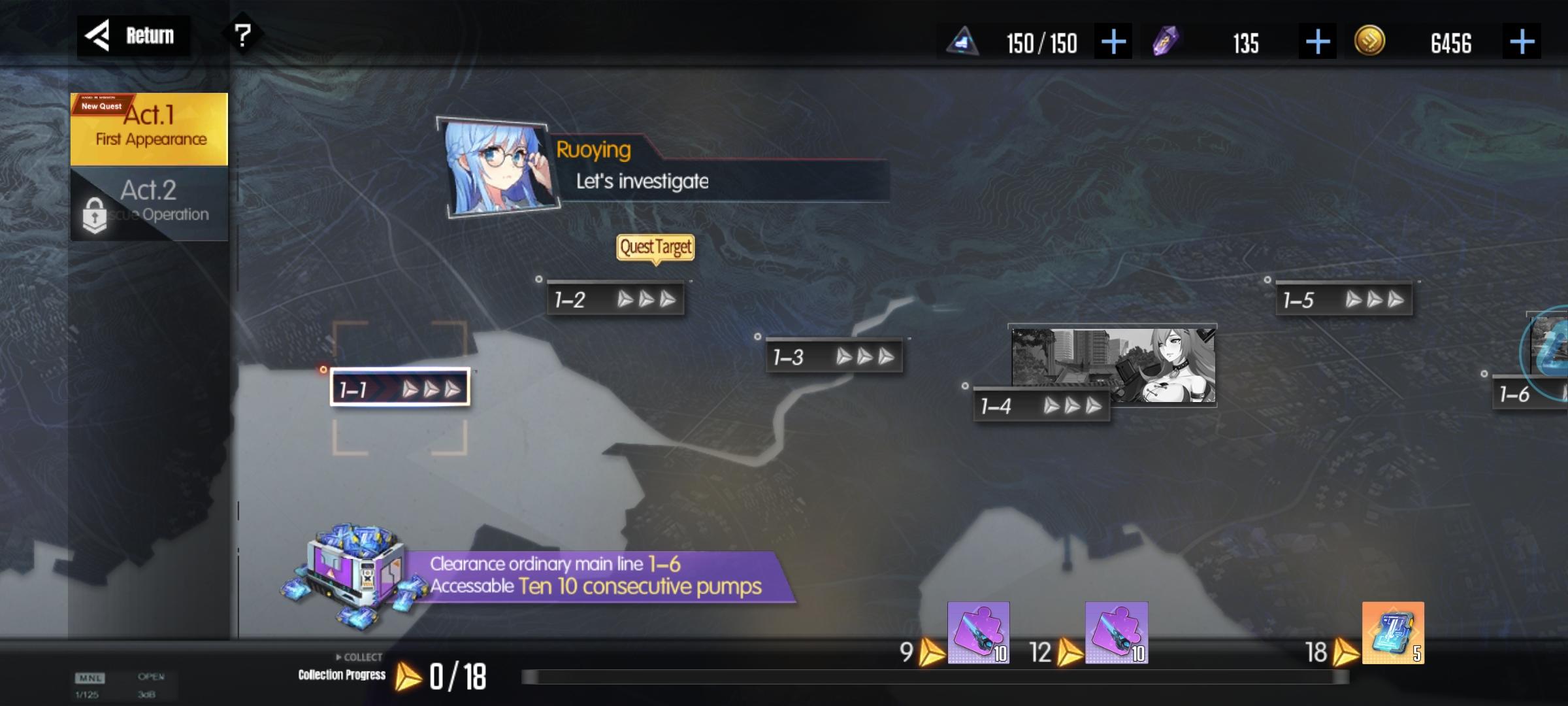Open the COLLECT expander above Collection Progress
The height and width of the screenshot is (706, 1568).
[x=358, y=657]
